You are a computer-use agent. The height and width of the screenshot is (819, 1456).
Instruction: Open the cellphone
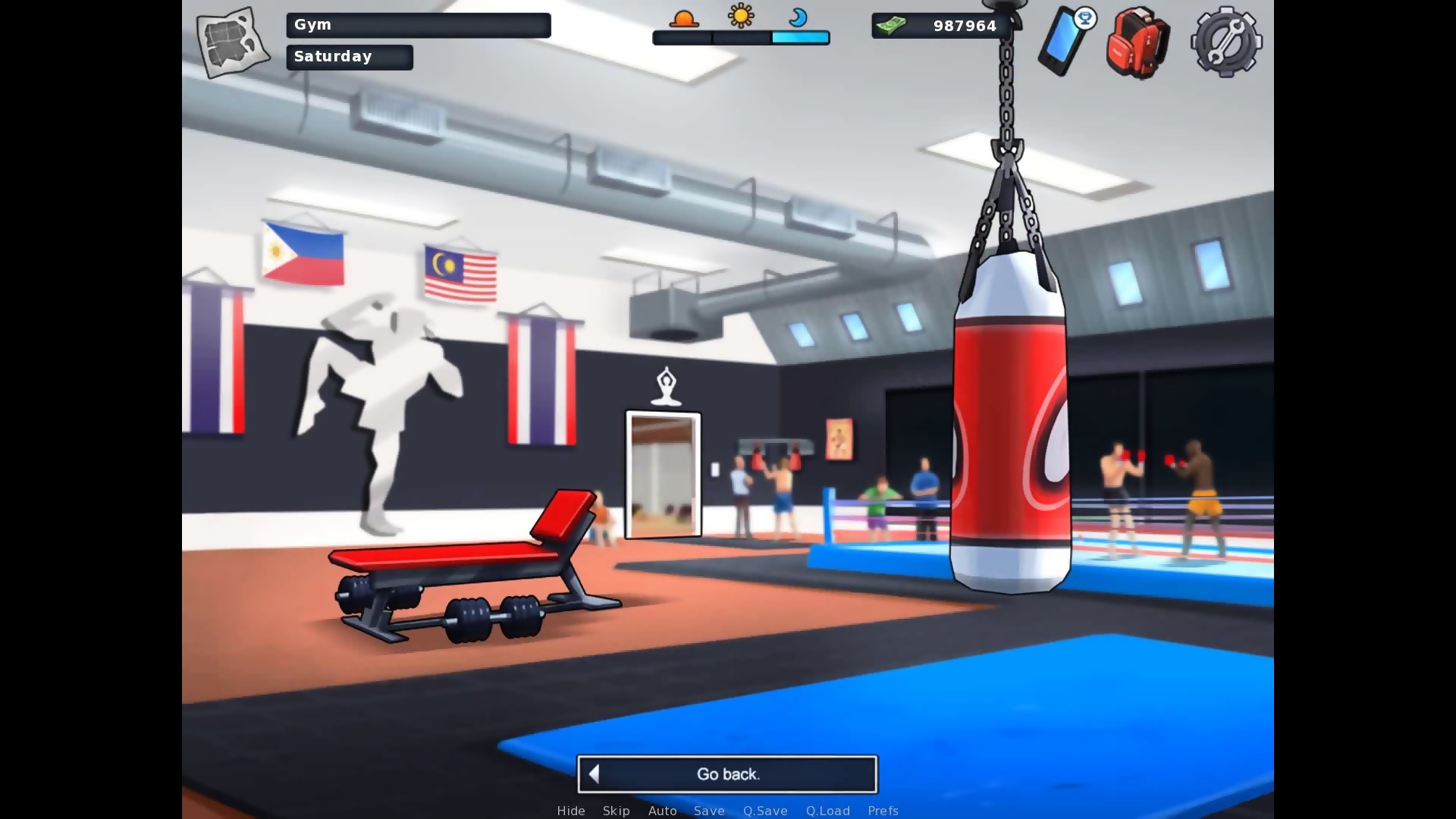click(x=1065, y=41)
